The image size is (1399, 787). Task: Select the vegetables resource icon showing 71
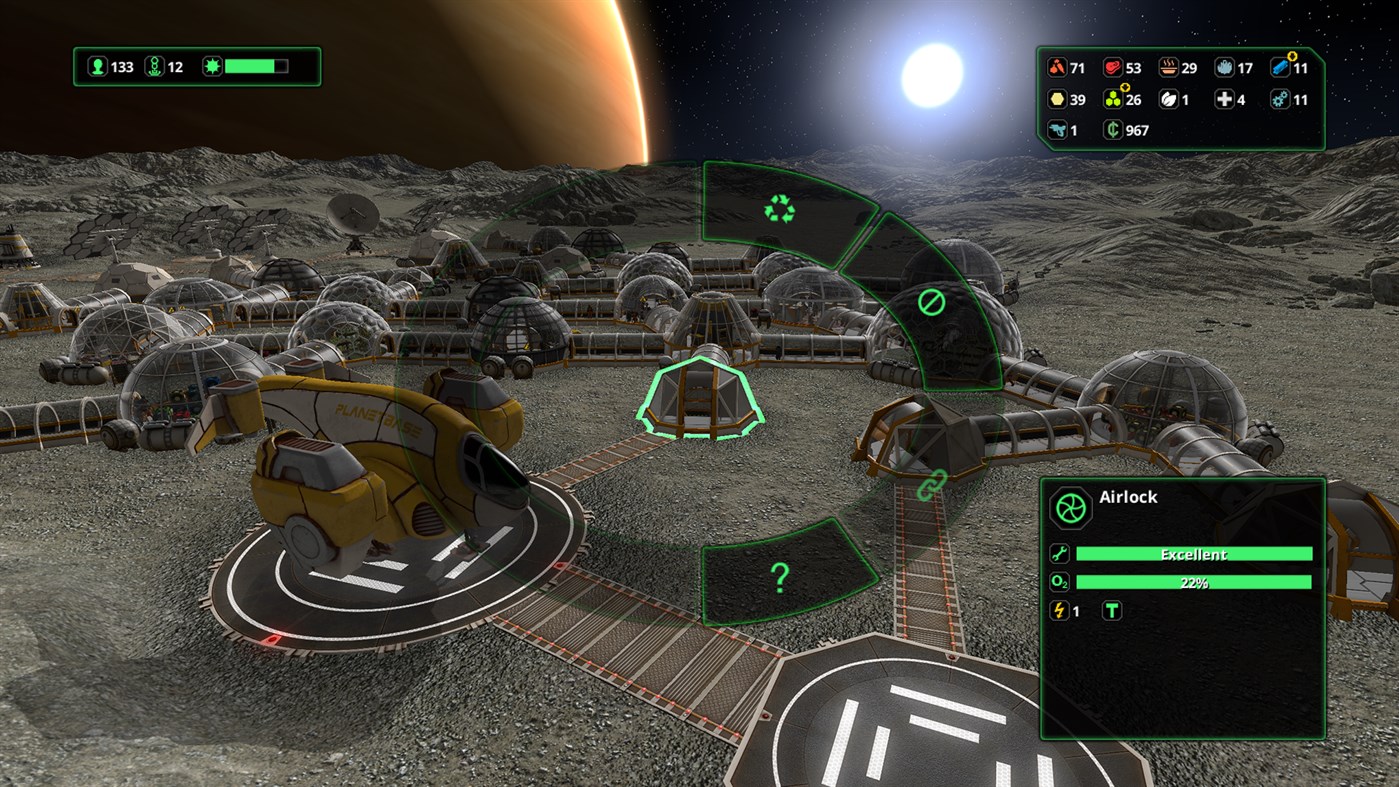pyautogui.click(x=1056, y=68)
